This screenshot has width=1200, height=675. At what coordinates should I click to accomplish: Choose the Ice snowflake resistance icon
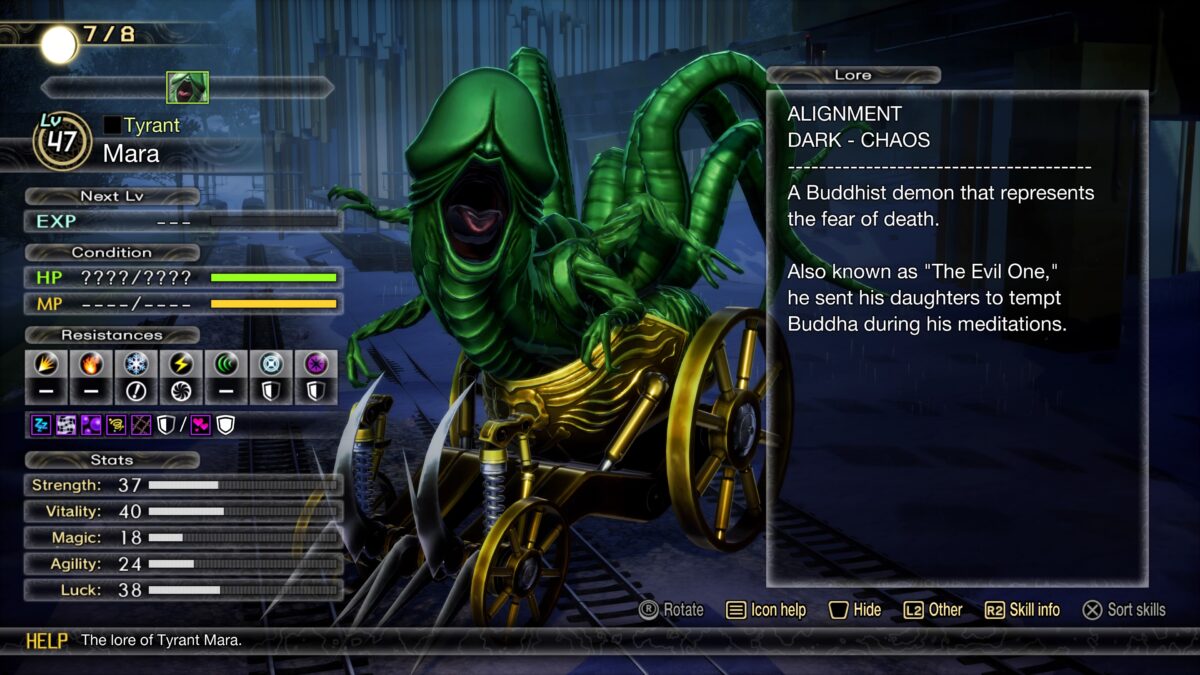pyautogui.click(x=136, y=364)
